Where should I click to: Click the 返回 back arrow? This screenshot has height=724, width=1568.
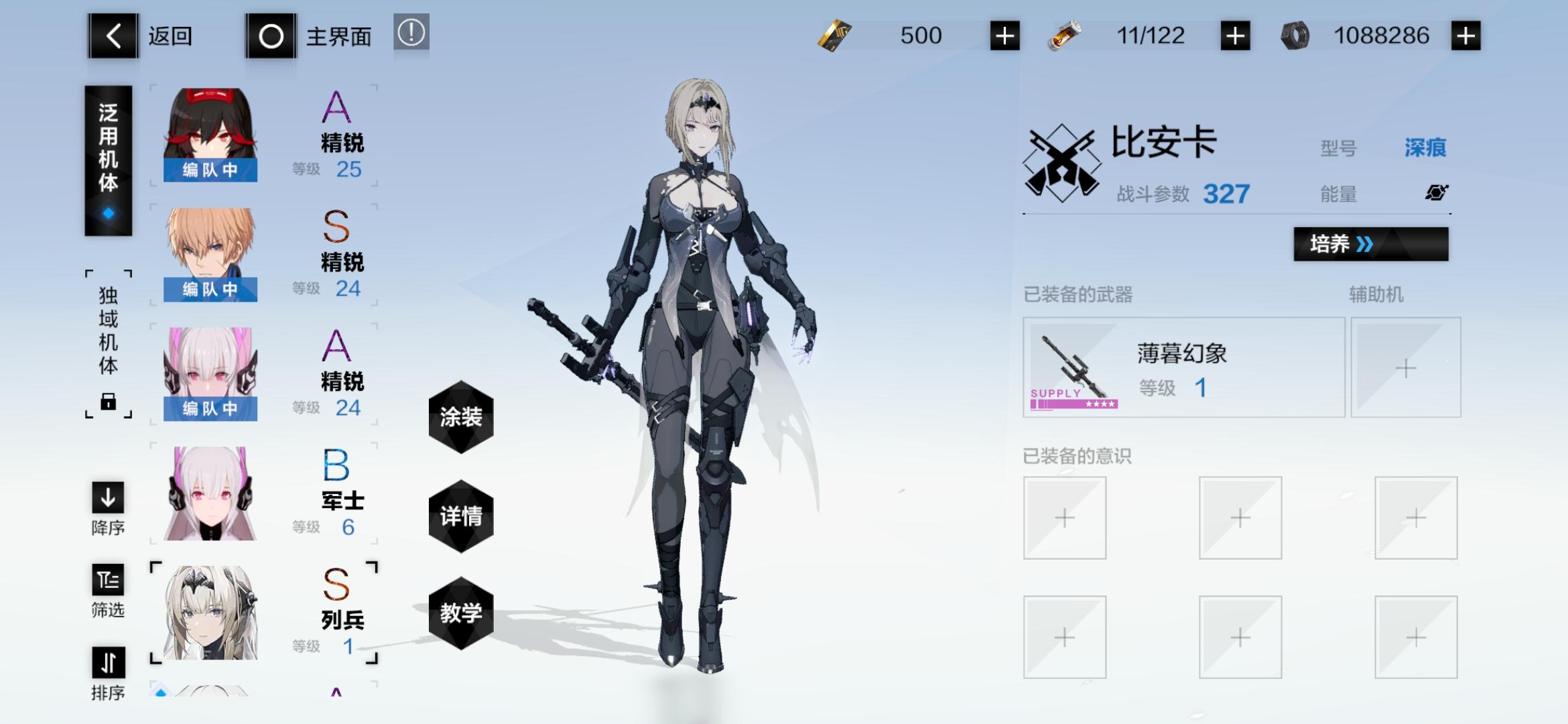pos(114,35)
